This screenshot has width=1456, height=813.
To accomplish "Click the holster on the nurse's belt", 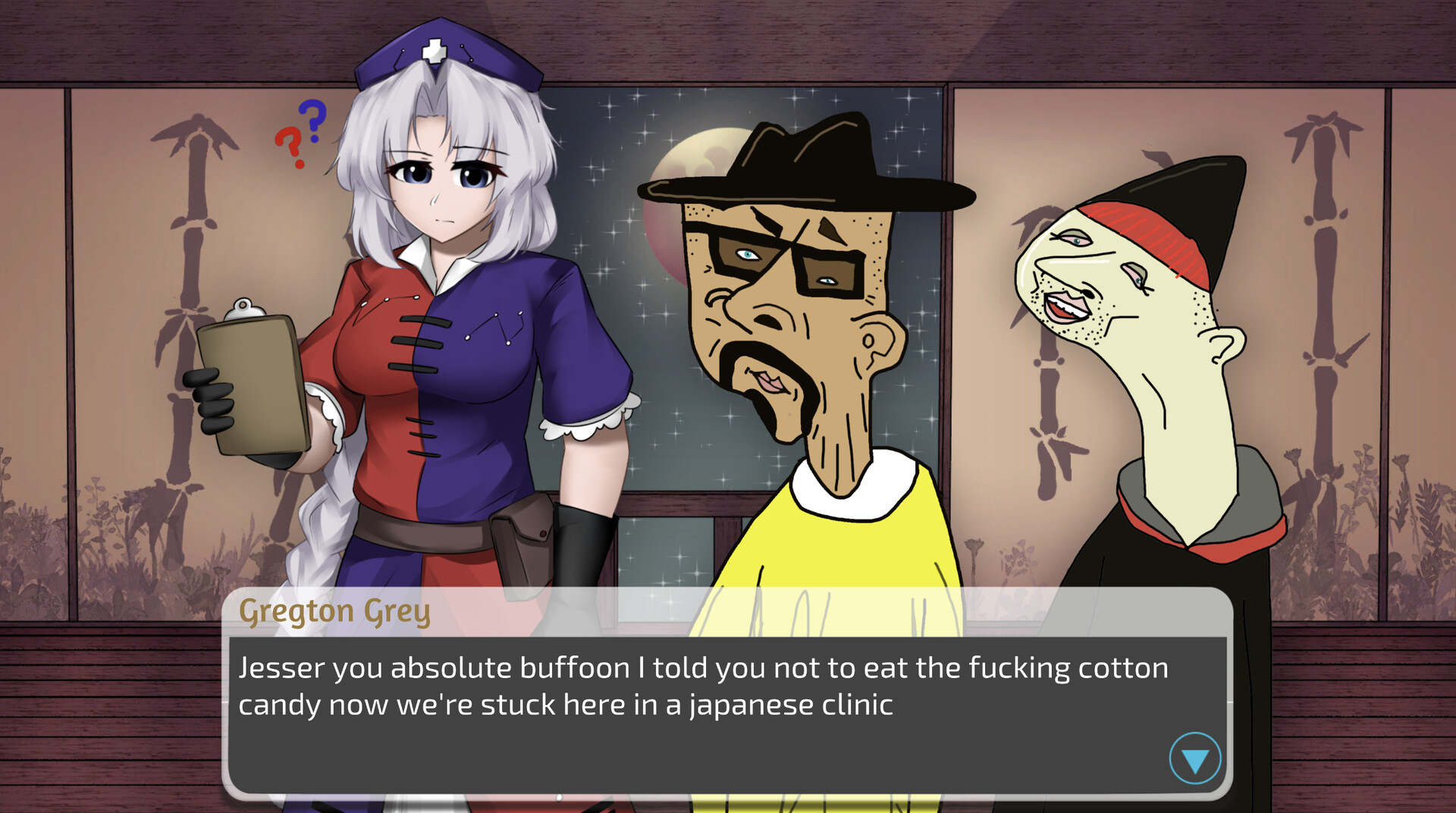I will click(x=523, y=538).
